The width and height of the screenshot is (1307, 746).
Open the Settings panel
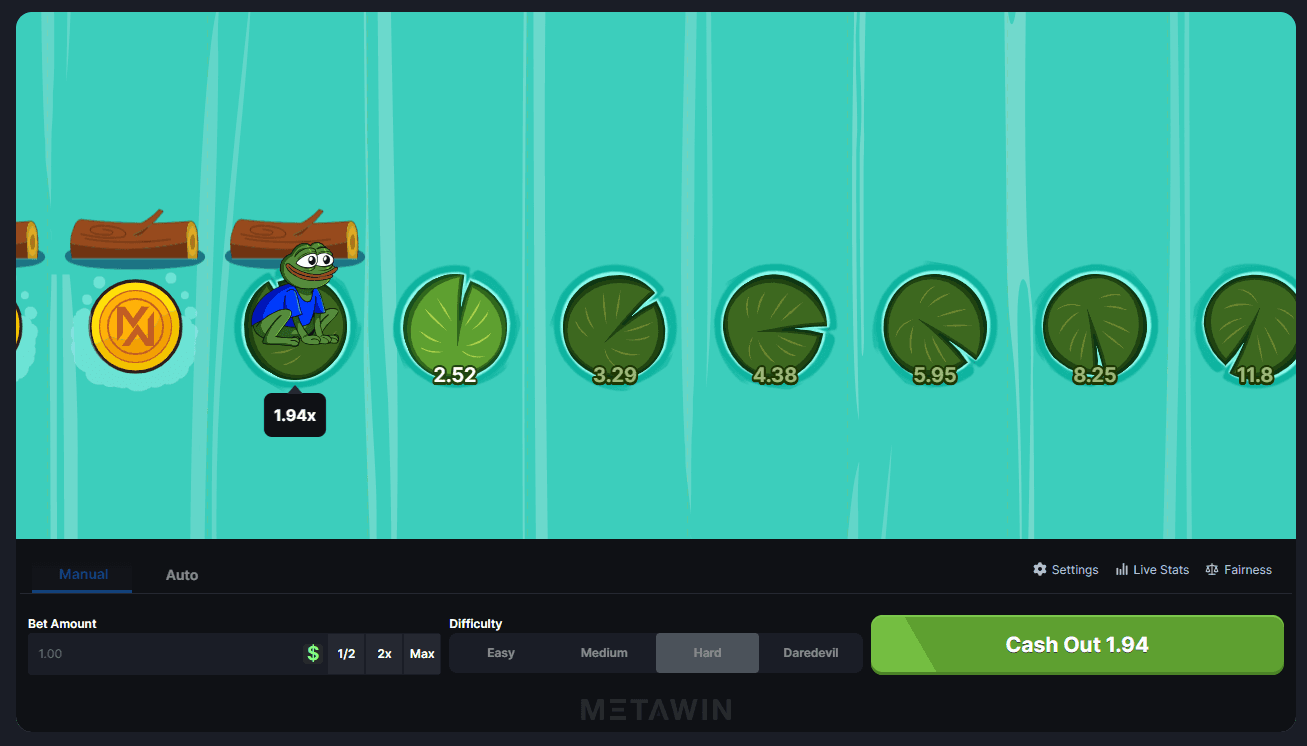(1066, 570)
